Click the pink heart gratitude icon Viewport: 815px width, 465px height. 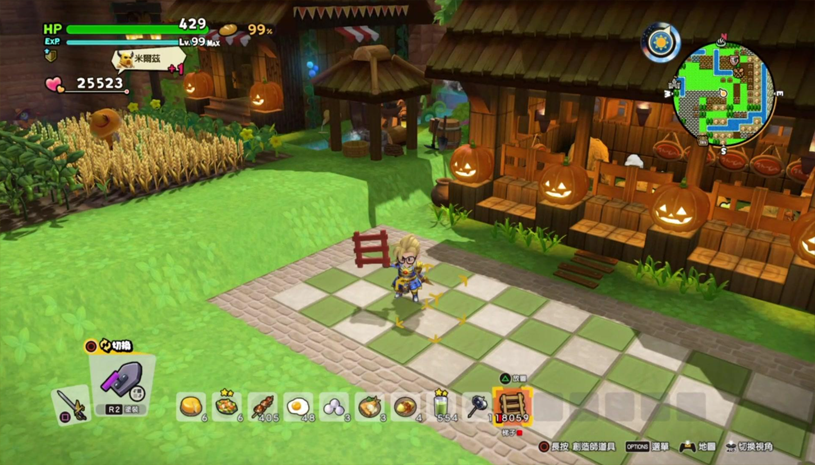point(55,84)
